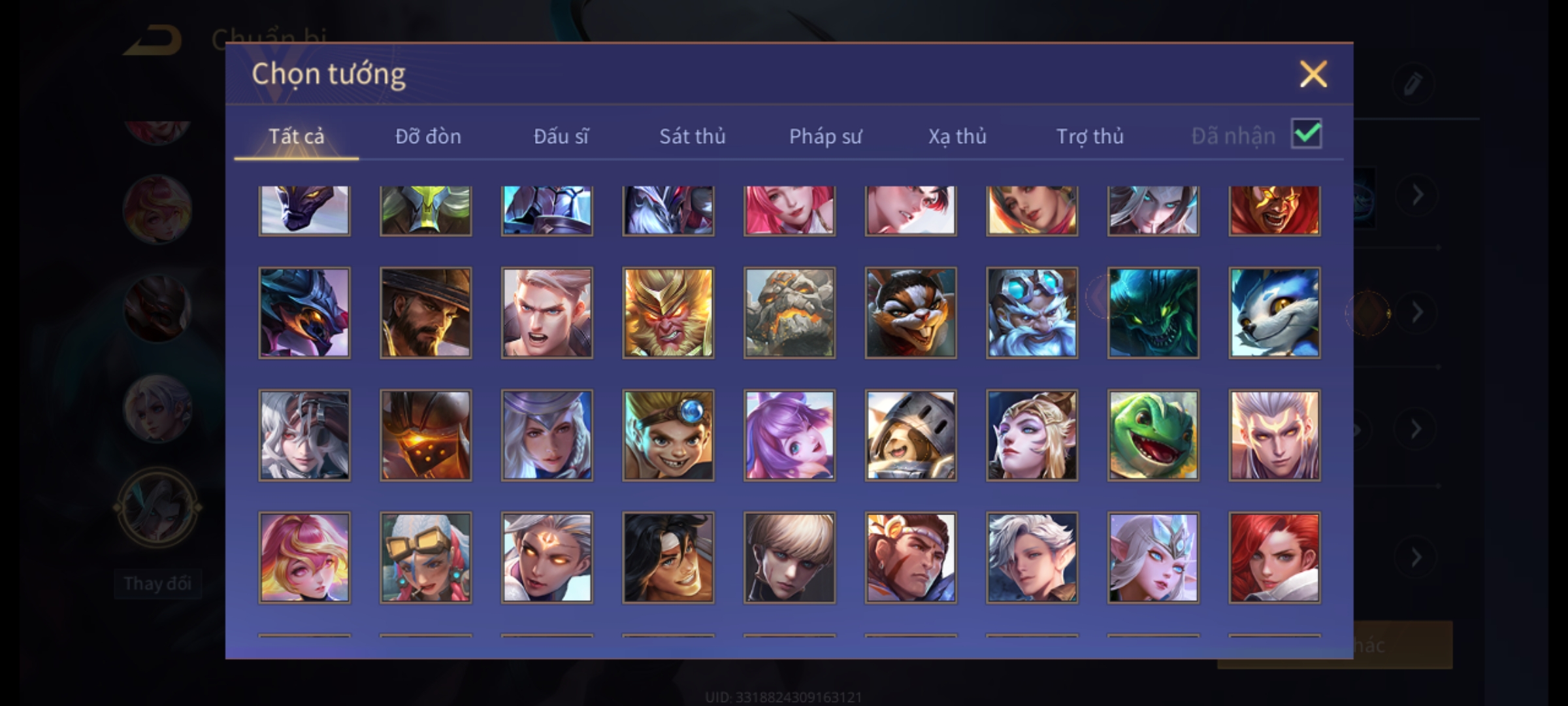Pick the white-bearded dwarf with goggles
1568x706 pixels.
[1032, 312]
